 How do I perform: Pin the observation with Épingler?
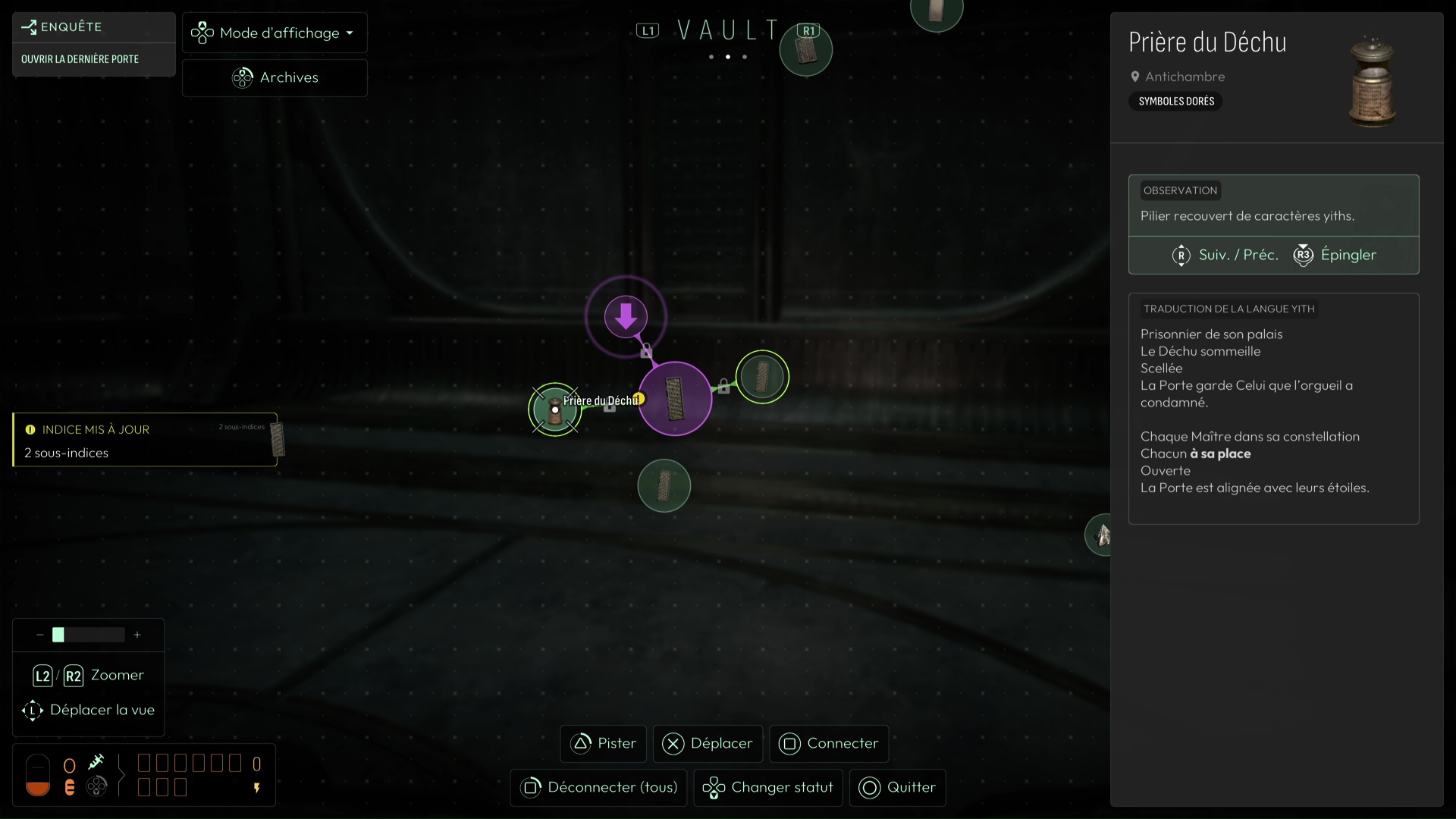(x=1335, y=255)
